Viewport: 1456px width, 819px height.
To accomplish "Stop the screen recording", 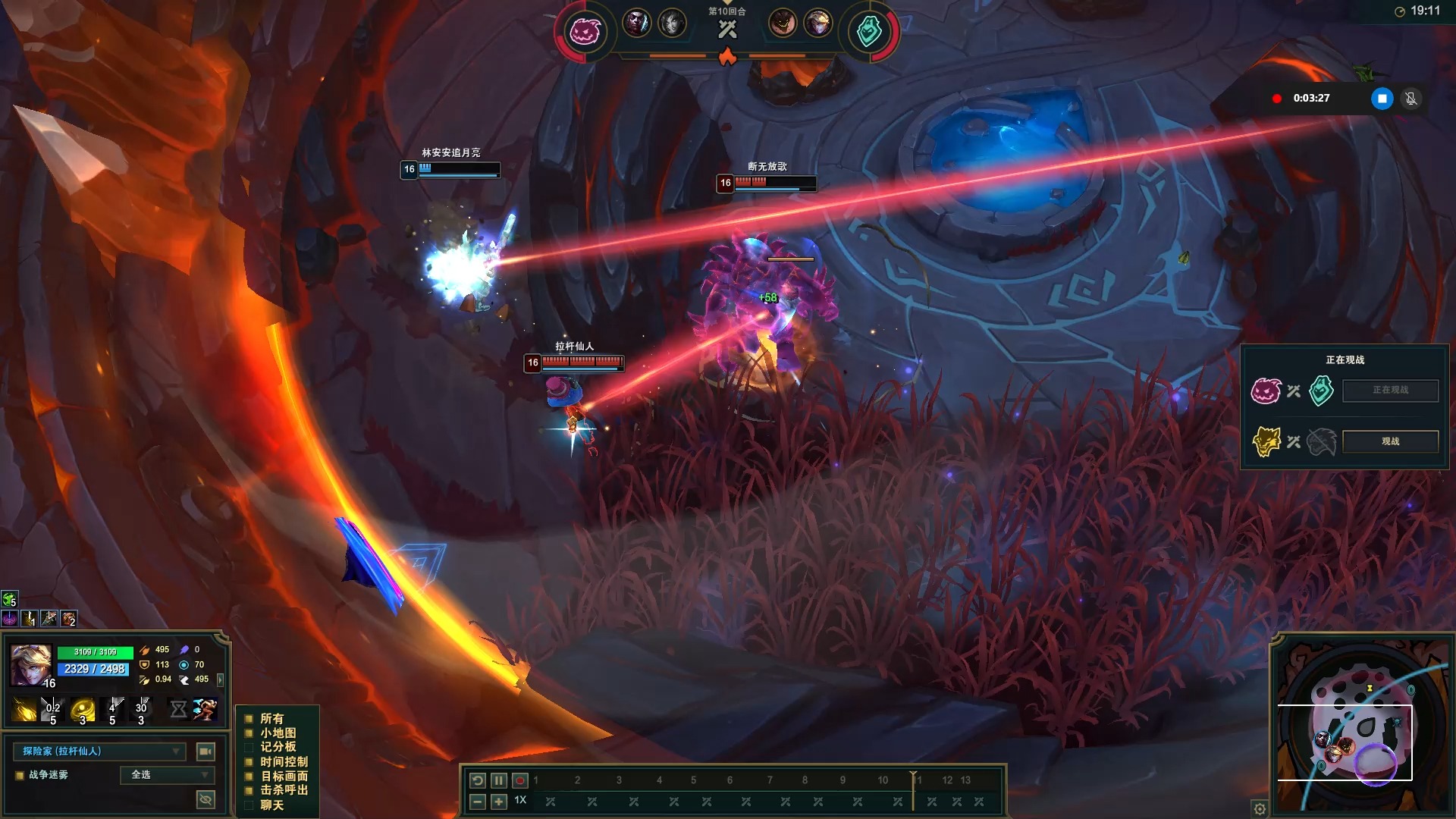I will click(1382, 99).
